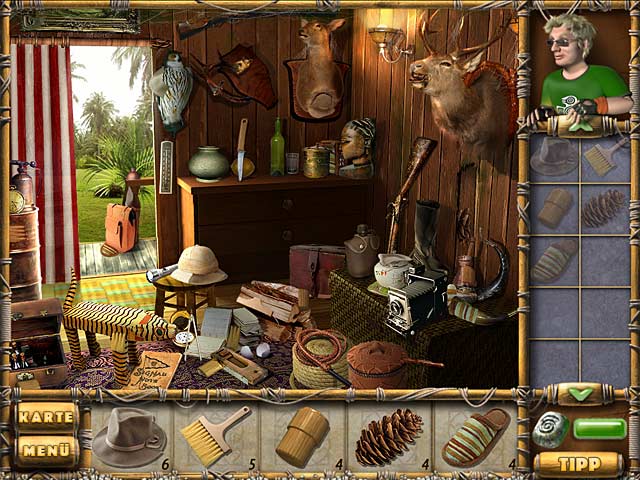Select the faded brush in the side panel
The width and height of the screenshot is (640, 480).
(604, 157)
